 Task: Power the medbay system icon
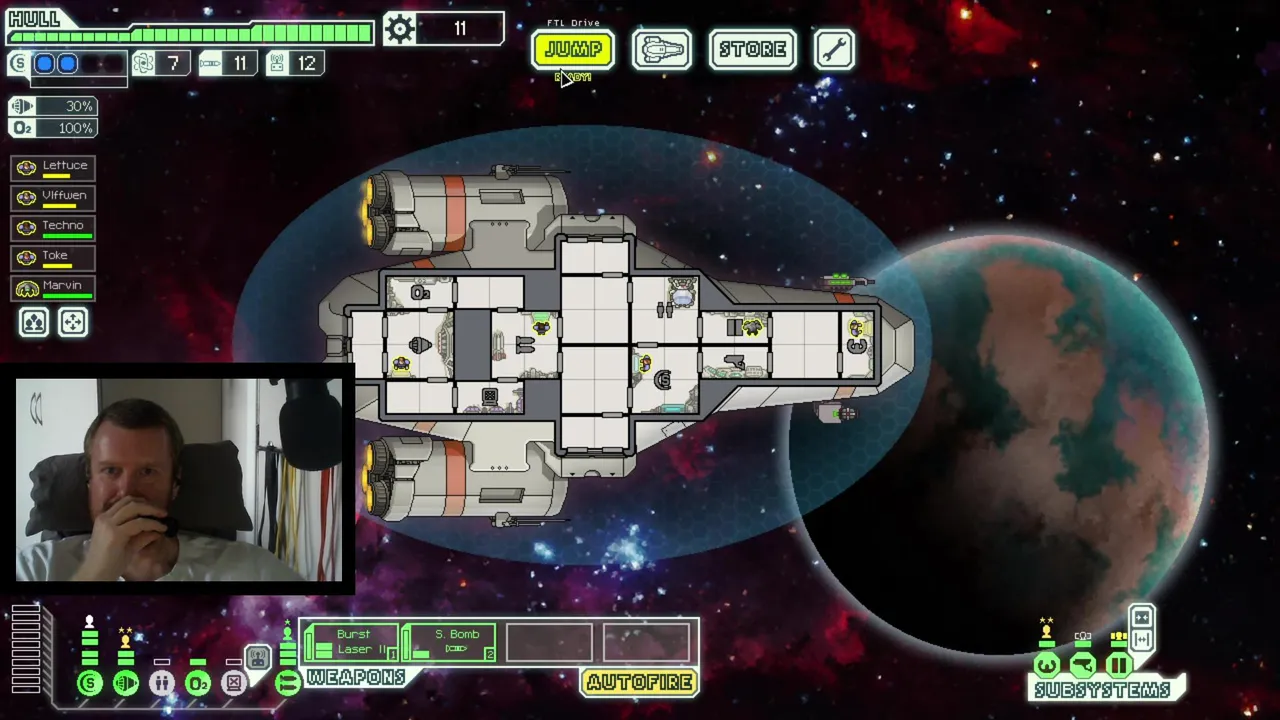pos(162,684)
